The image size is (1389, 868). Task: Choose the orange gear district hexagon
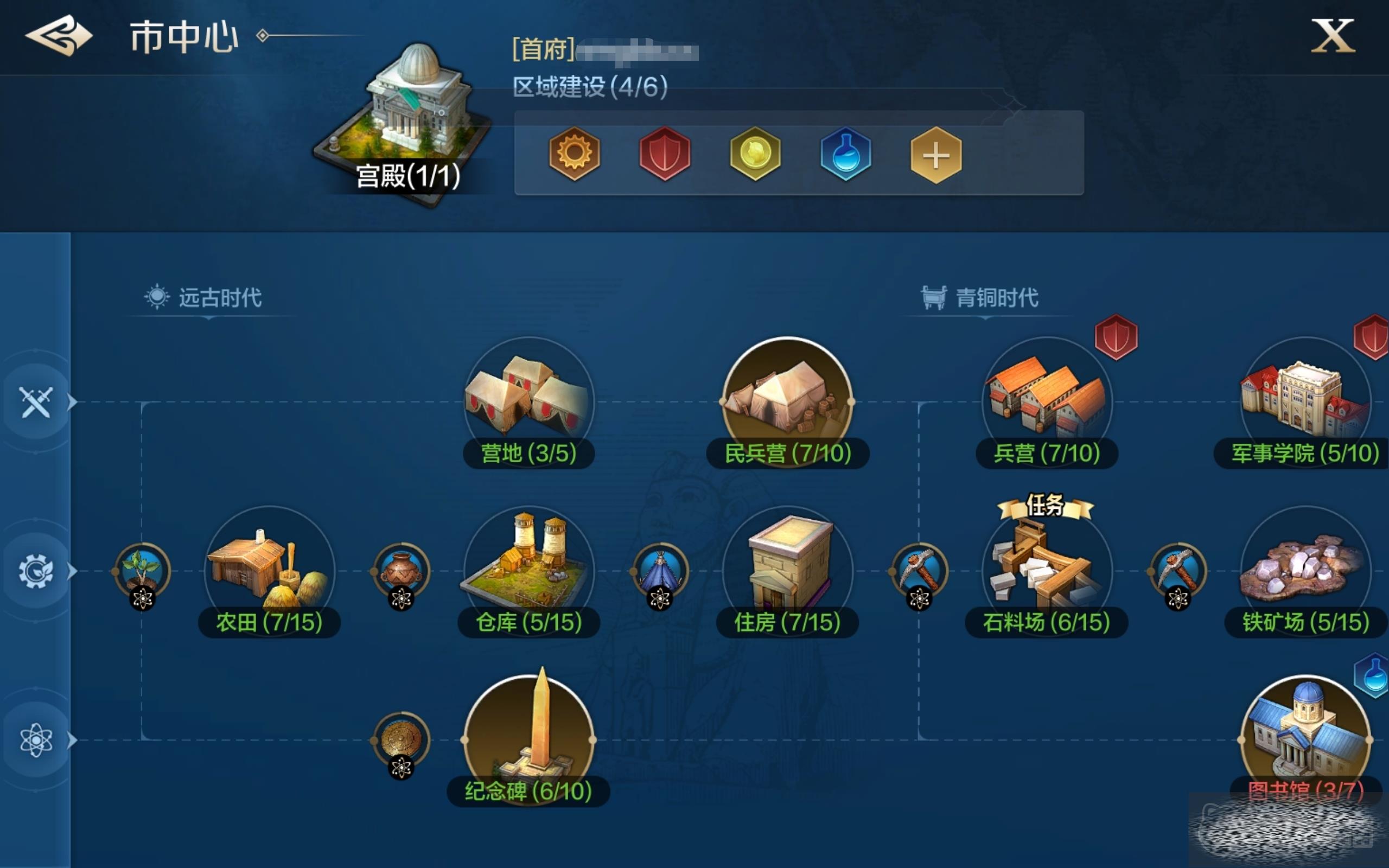(x=574, y=154)
